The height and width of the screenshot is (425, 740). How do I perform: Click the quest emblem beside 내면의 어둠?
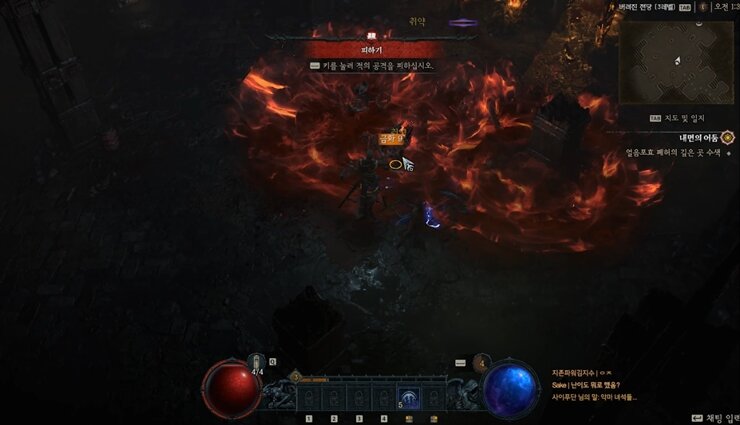727,137
